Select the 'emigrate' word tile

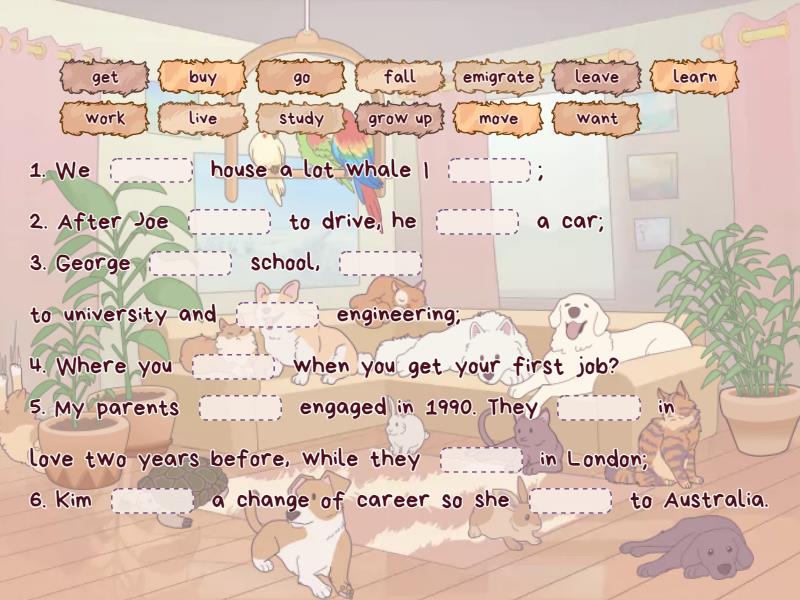tap(498, 77)
